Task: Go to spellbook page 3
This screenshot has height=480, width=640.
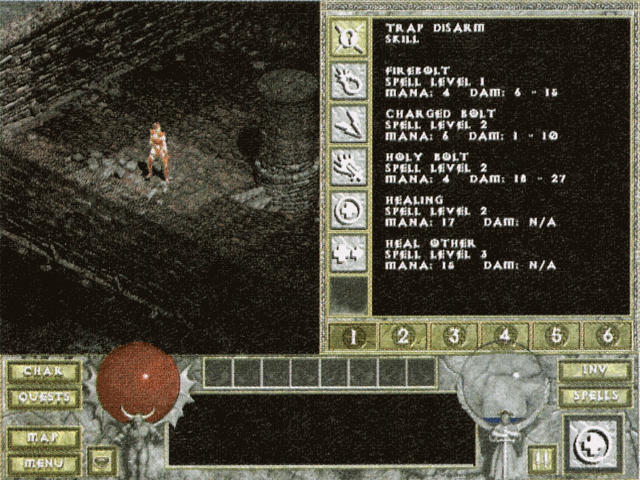Action: pos(454,336)
